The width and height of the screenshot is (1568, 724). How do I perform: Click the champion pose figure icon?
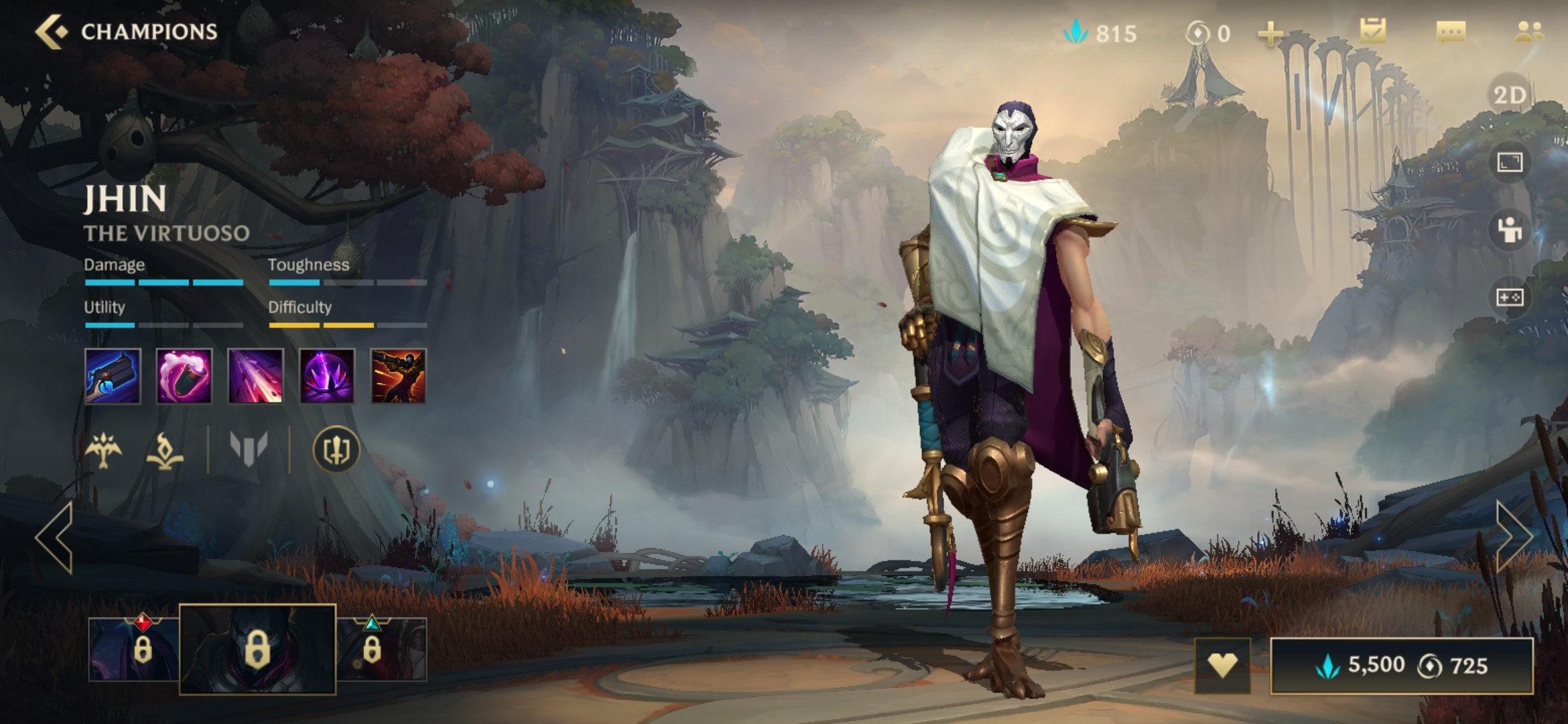click(x=1509, y=230)
